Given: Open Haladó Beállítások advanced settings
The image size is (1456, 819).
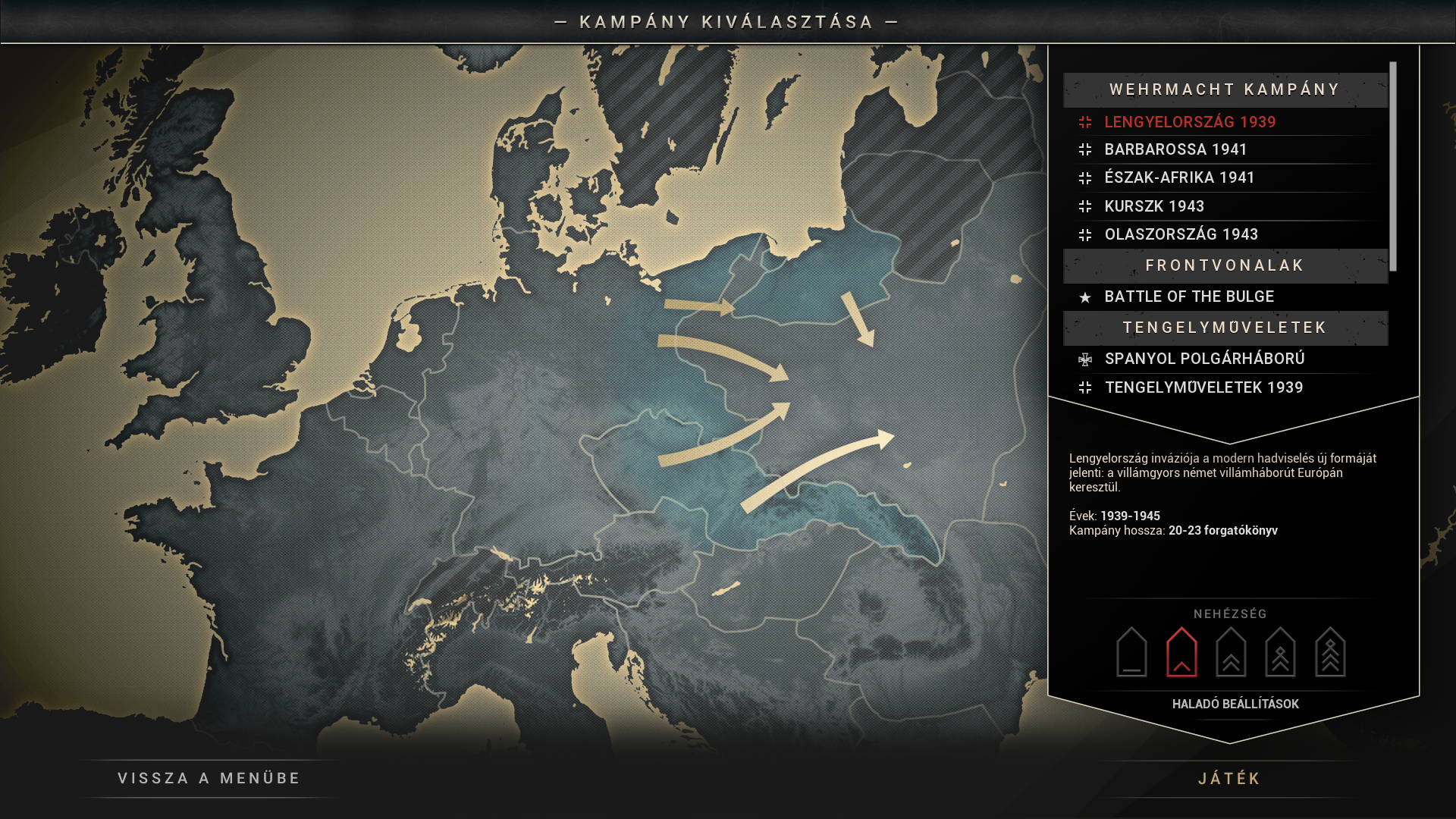Looking at the screenshot, I should point(1235,704).
